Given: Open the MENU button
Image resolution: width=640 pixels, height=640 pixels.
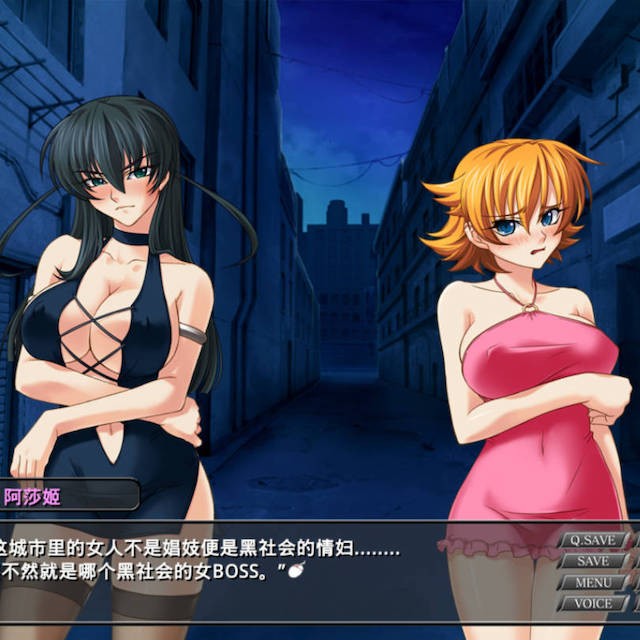Looking at the screenshot, I should click(x=592, y=582).
